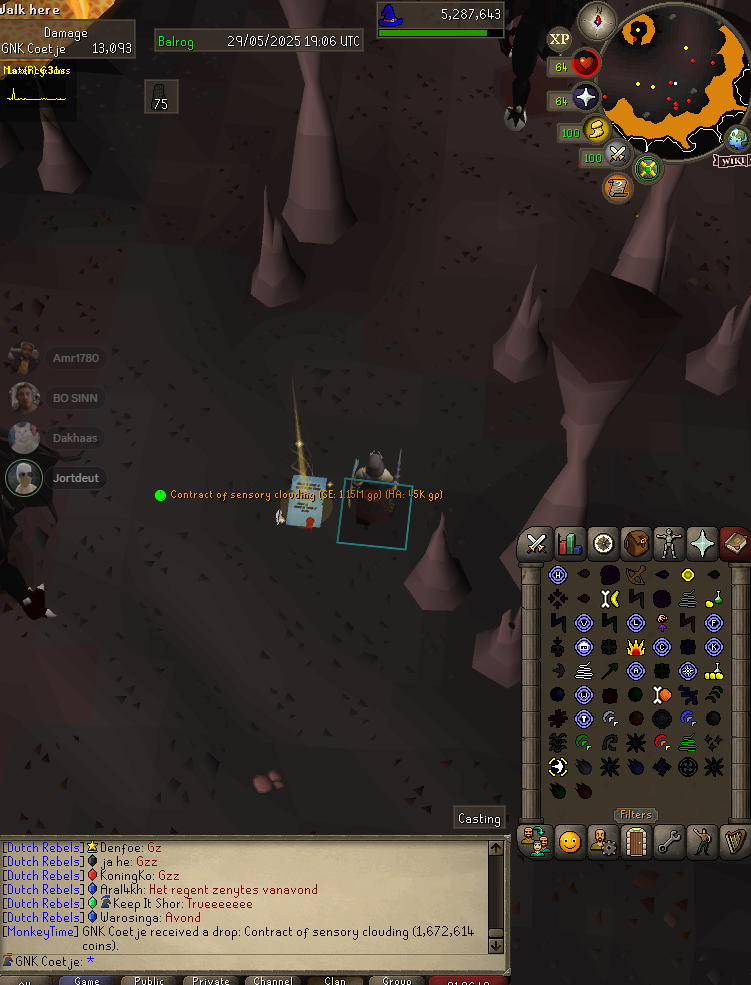Toggle run with the boot orb

598,130
